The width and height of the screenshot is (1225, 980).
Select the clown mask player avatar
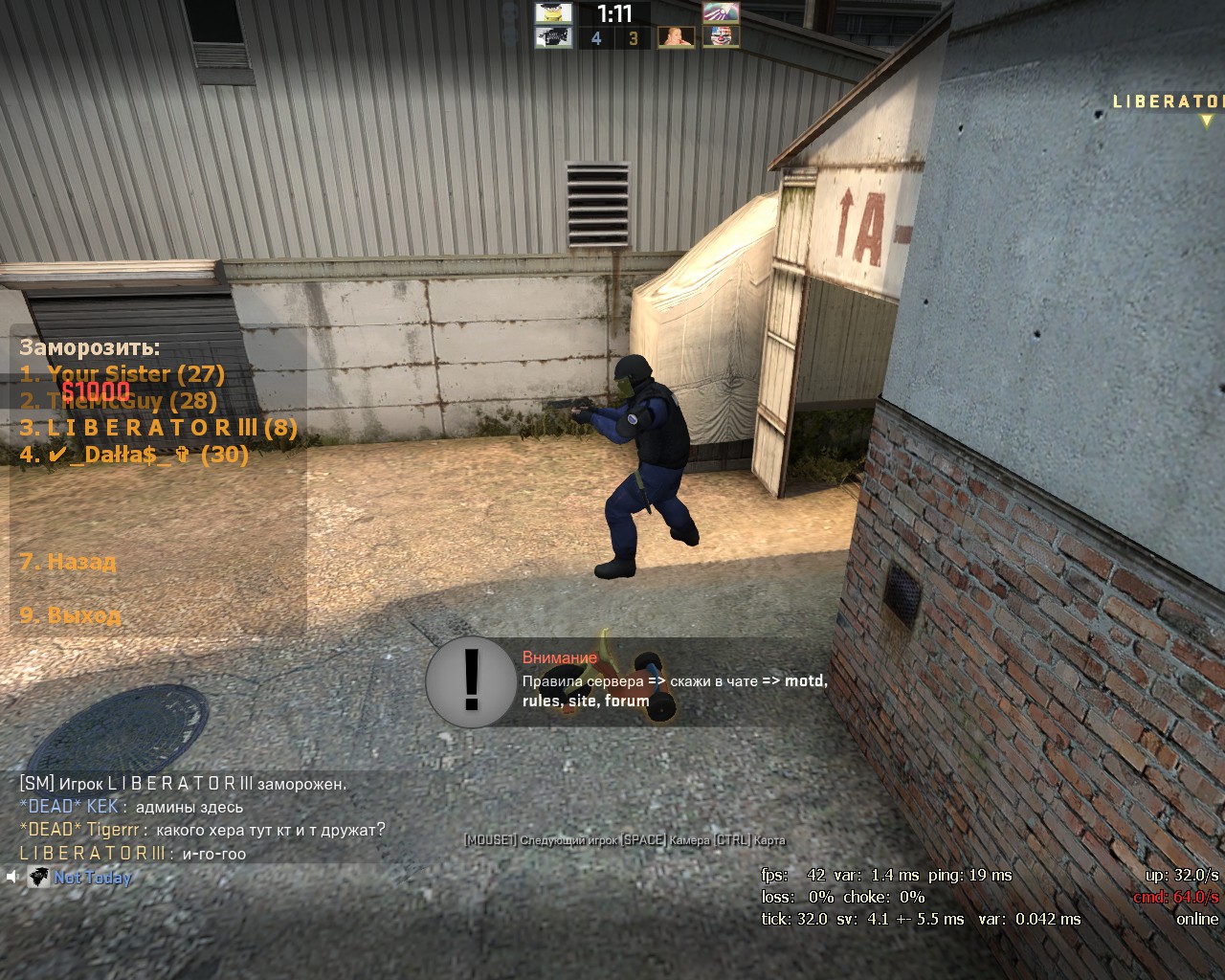(721, 37)
